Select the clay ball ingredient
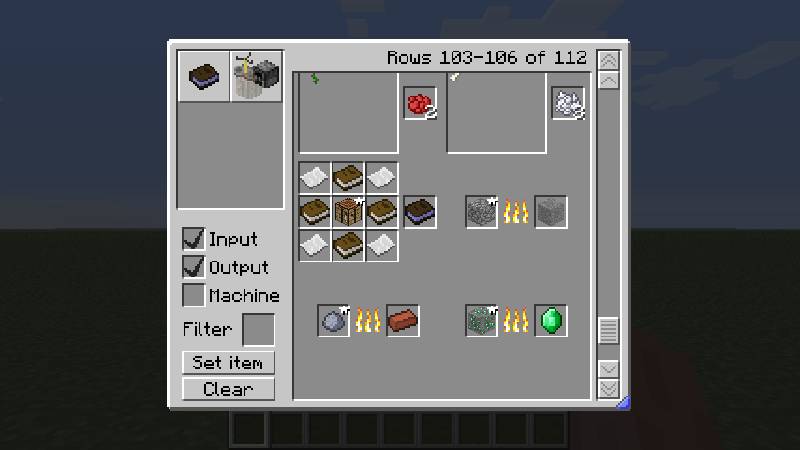 (x=334, y=320)
